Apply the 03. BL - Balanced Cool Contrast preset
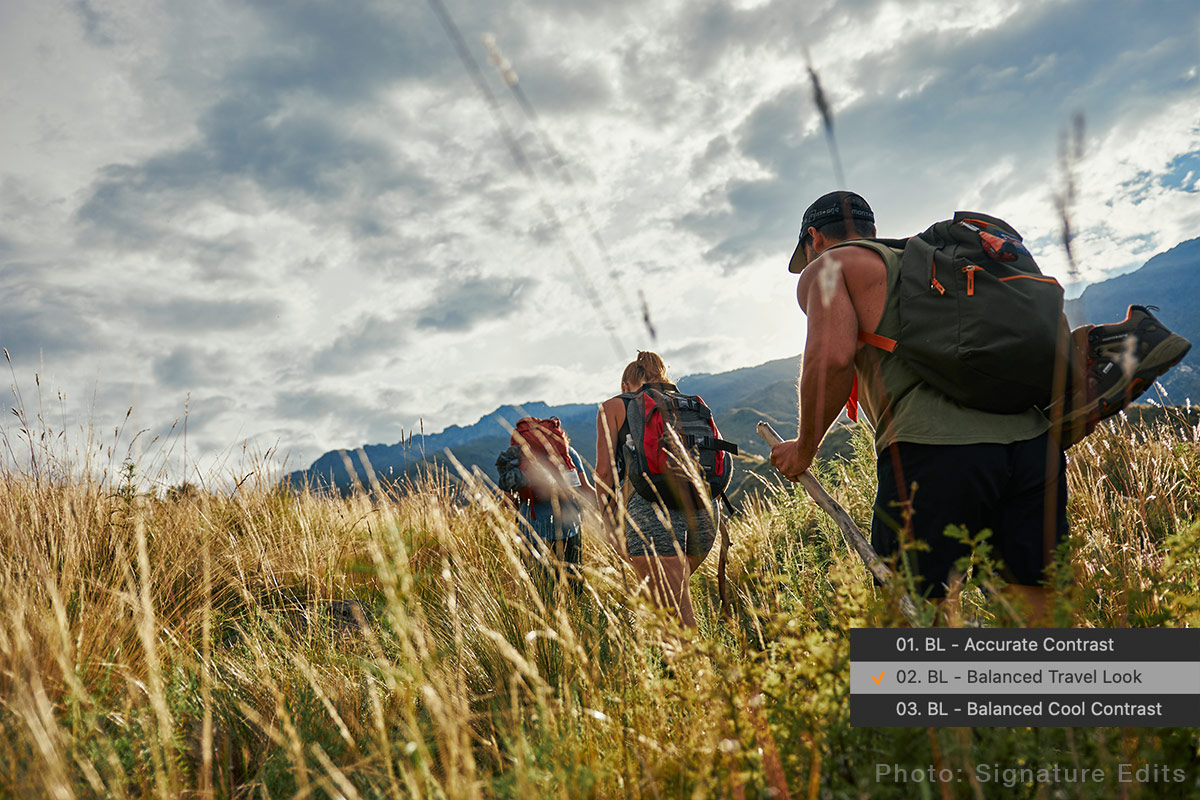 coord(1028,709)
